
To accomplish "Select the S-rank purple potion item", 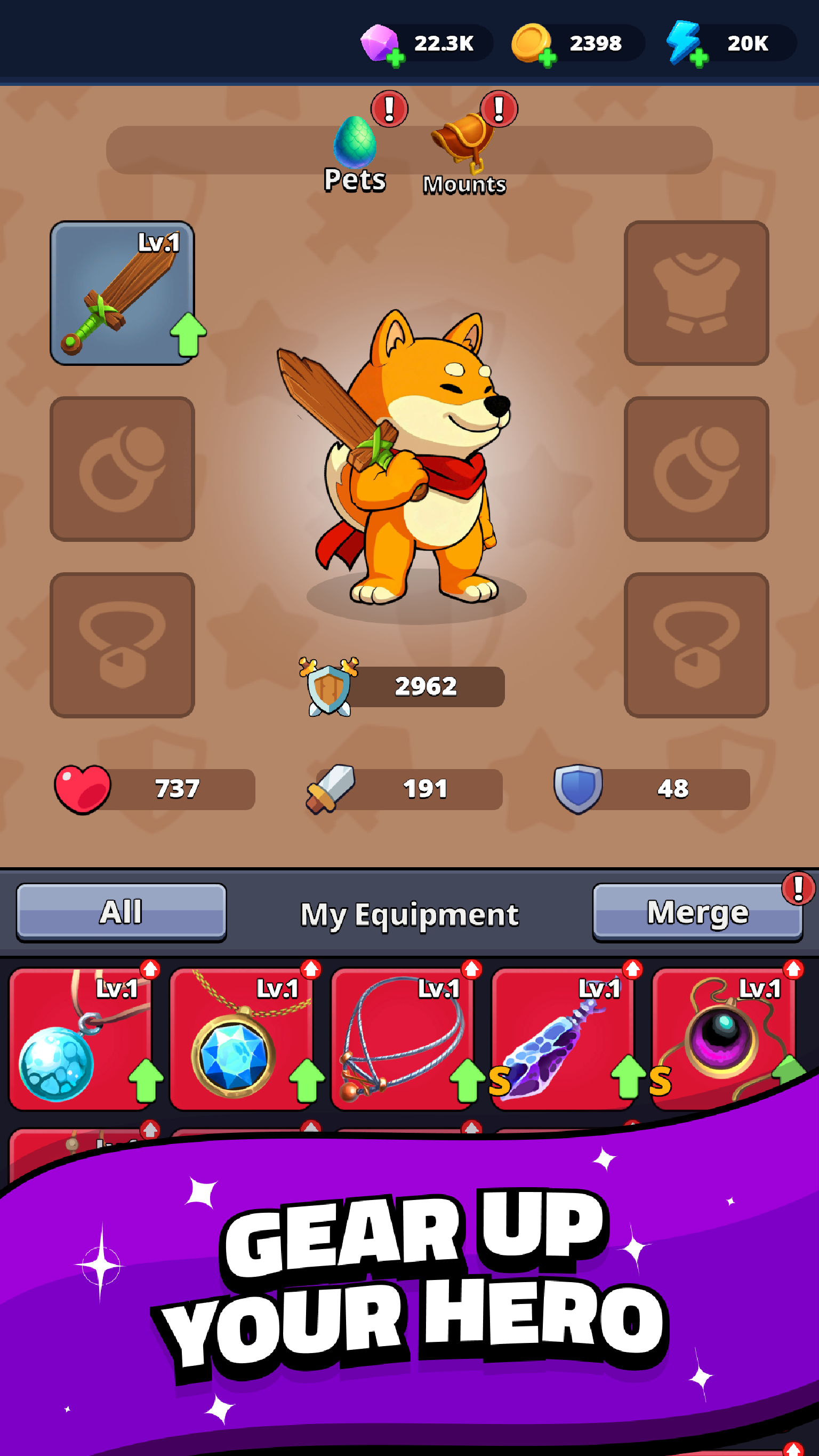I will click(563, 1040).
